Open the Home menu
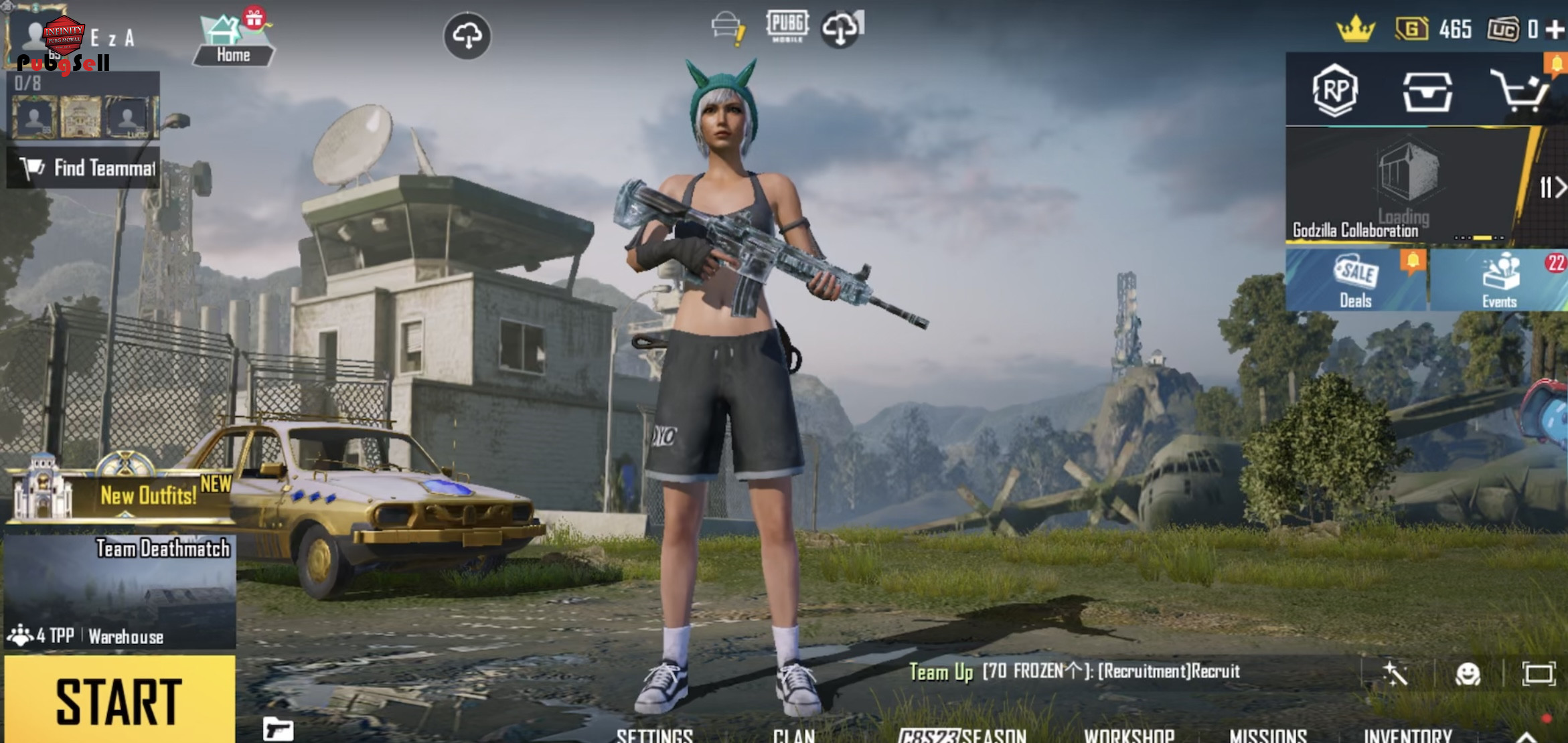 pos(233,42)
